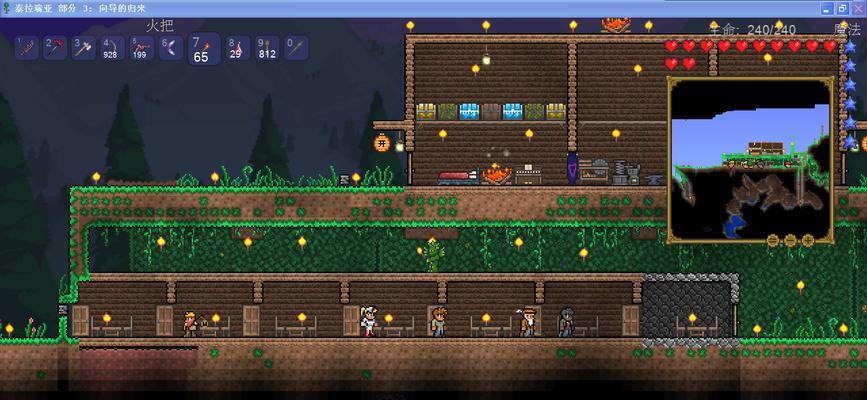
Task: Select the red pickaxe in hotbar slot 2
Action: tap(53, 47)
